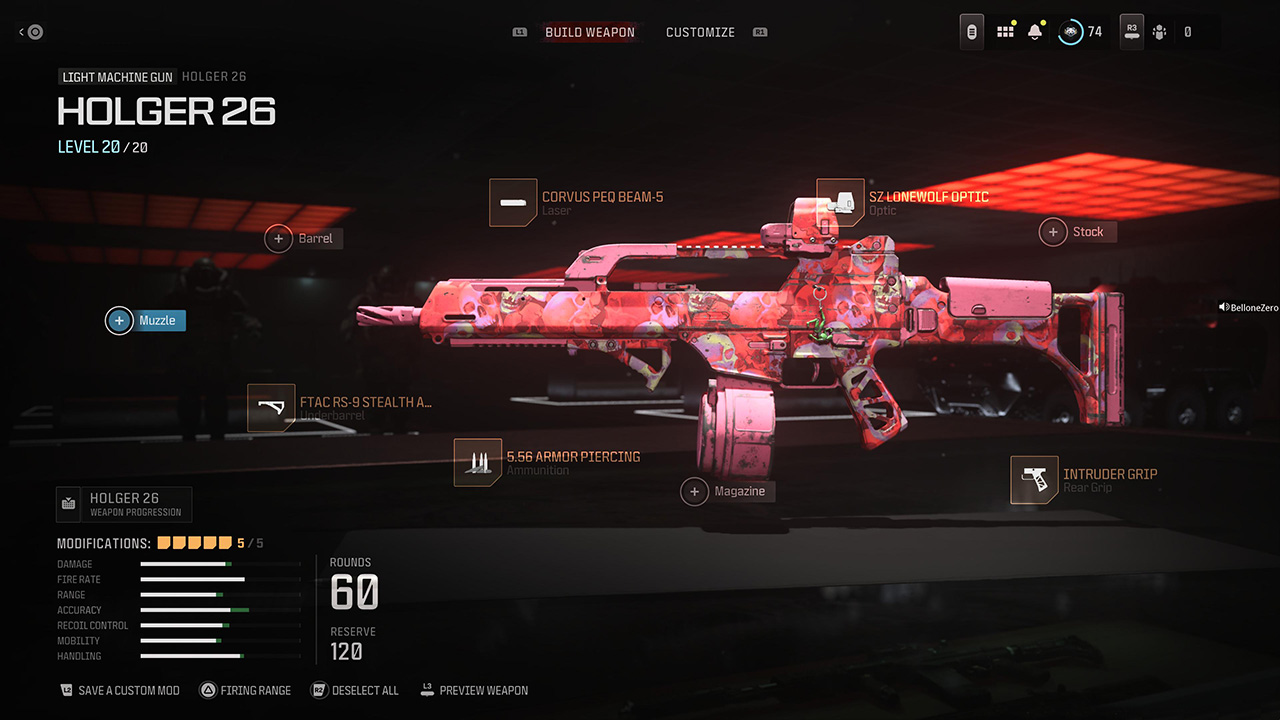
Task: Deselect all attachments
Action: point(355,690)
